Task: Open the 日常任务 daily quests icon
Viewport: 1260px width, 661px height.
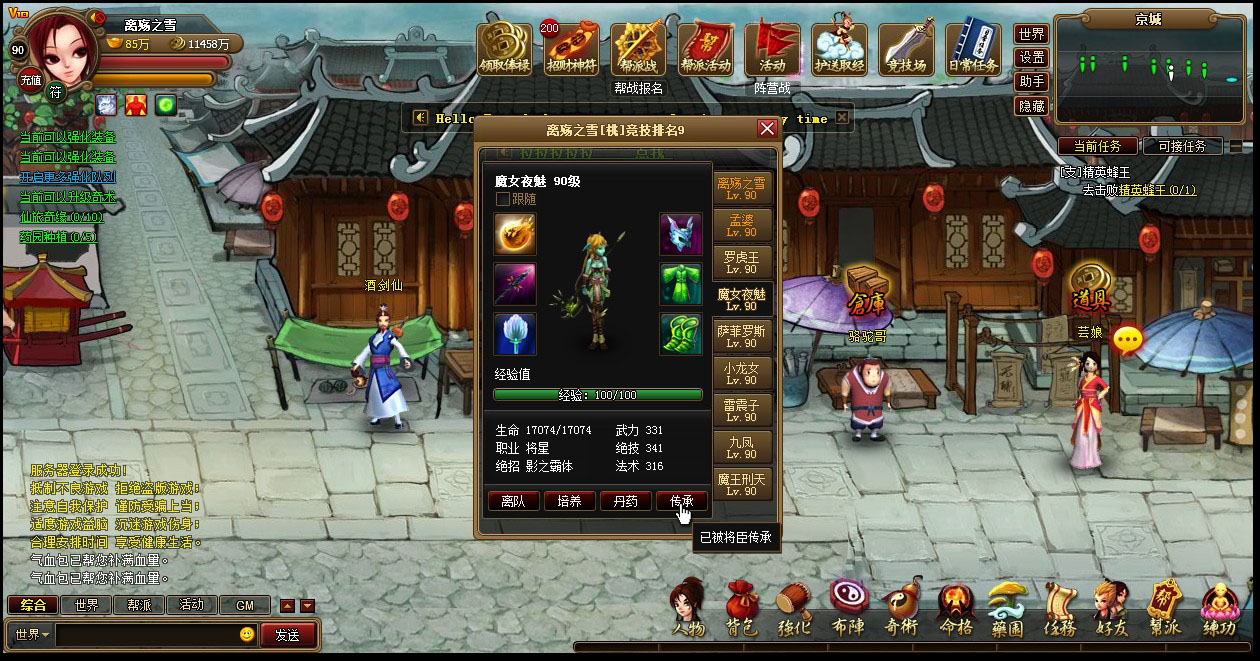Action: click(973, 50)
